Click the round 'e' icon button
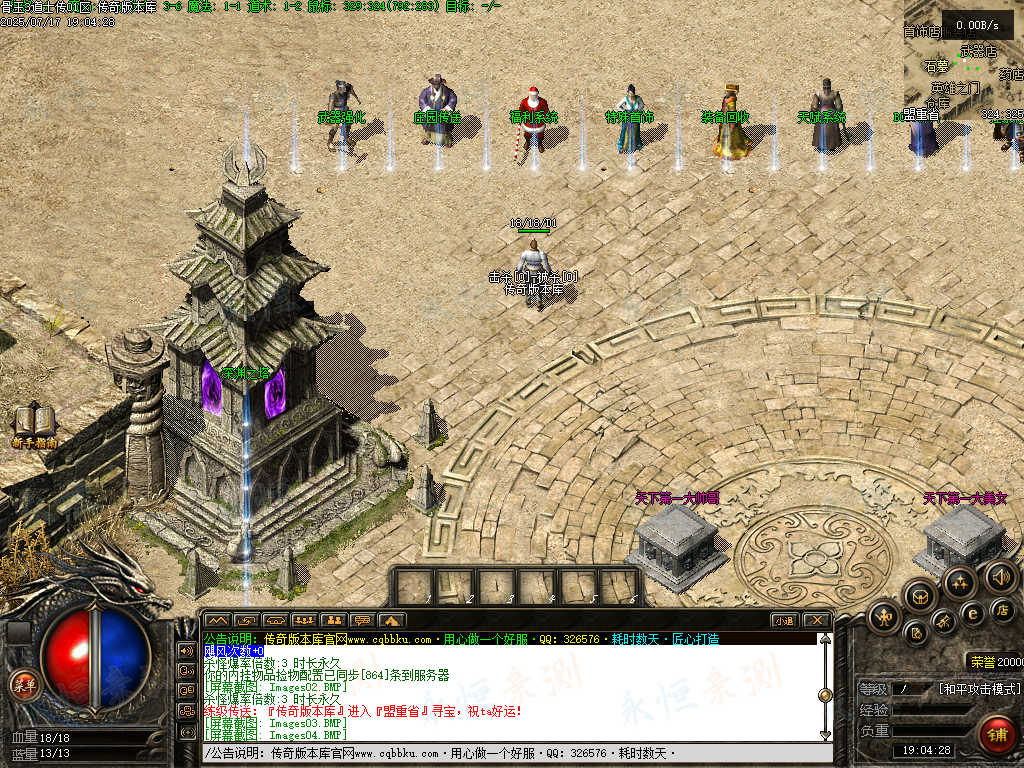This screenshot has height=768, width=1024. [971, 613]
